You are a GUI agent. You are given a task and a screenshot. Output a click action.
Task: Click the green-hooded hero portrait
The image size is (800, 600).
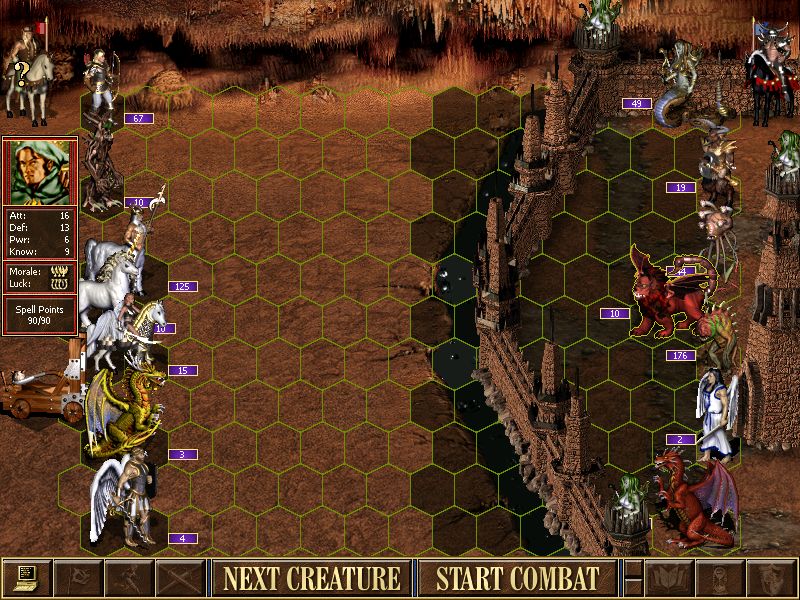tap(40, 172)
